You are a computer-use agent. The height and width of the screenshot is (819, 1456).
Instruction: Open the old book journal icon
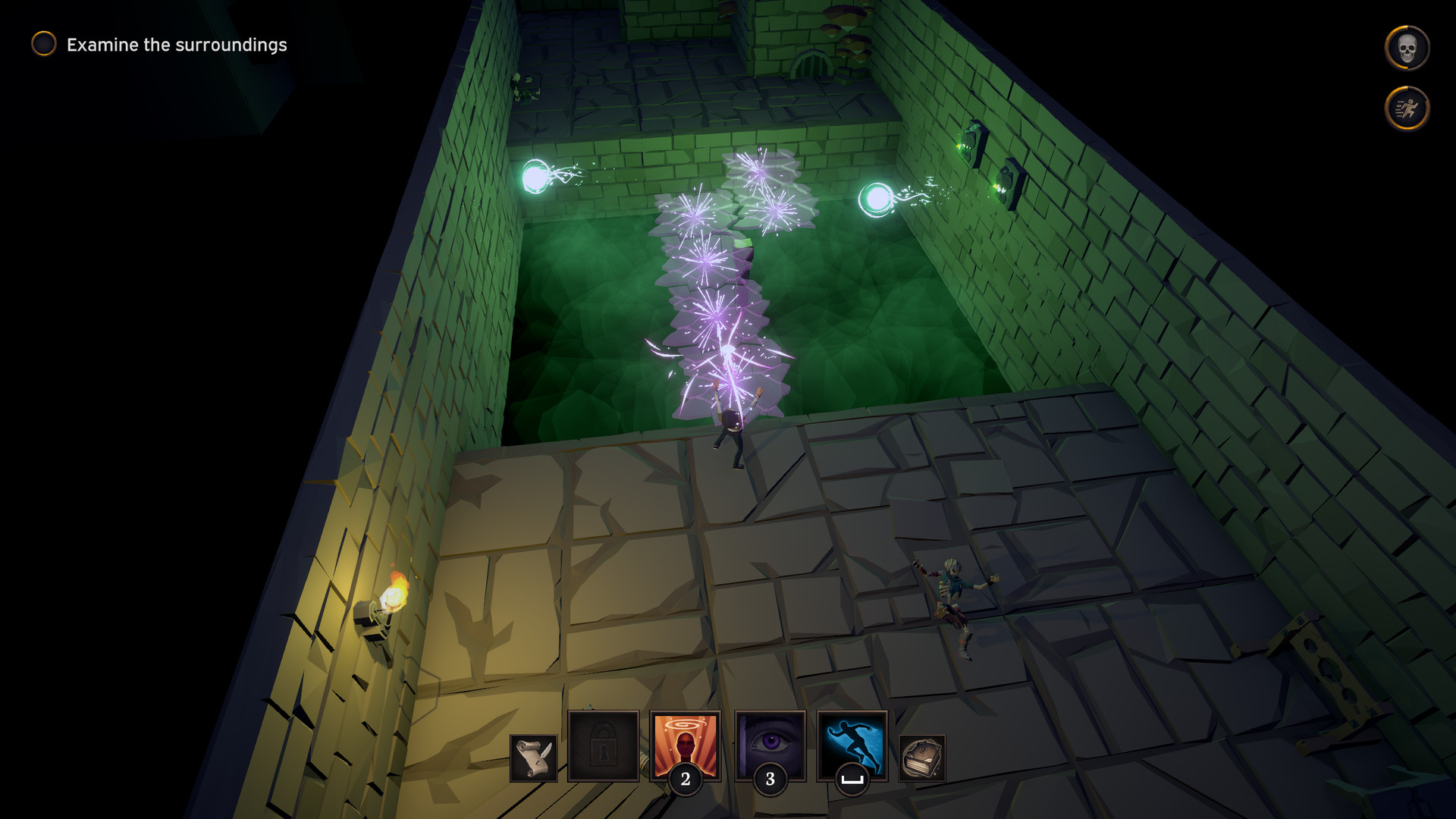tap(922, 758)
